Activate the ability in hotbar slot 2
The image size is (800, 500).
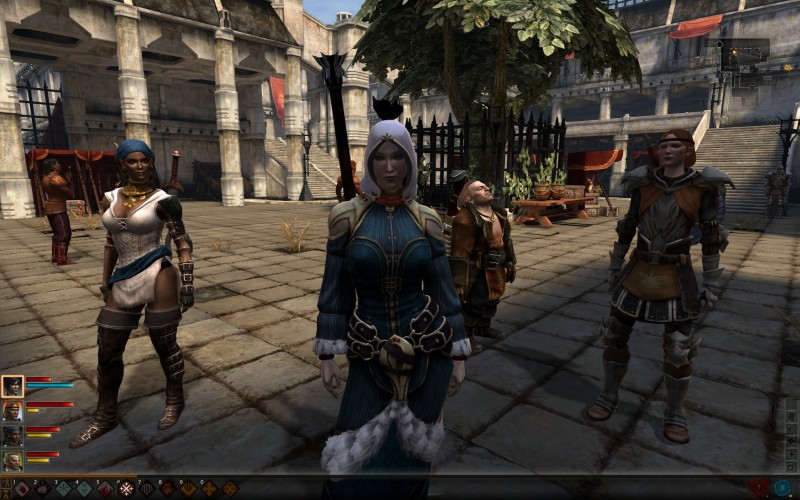[42, 489]
